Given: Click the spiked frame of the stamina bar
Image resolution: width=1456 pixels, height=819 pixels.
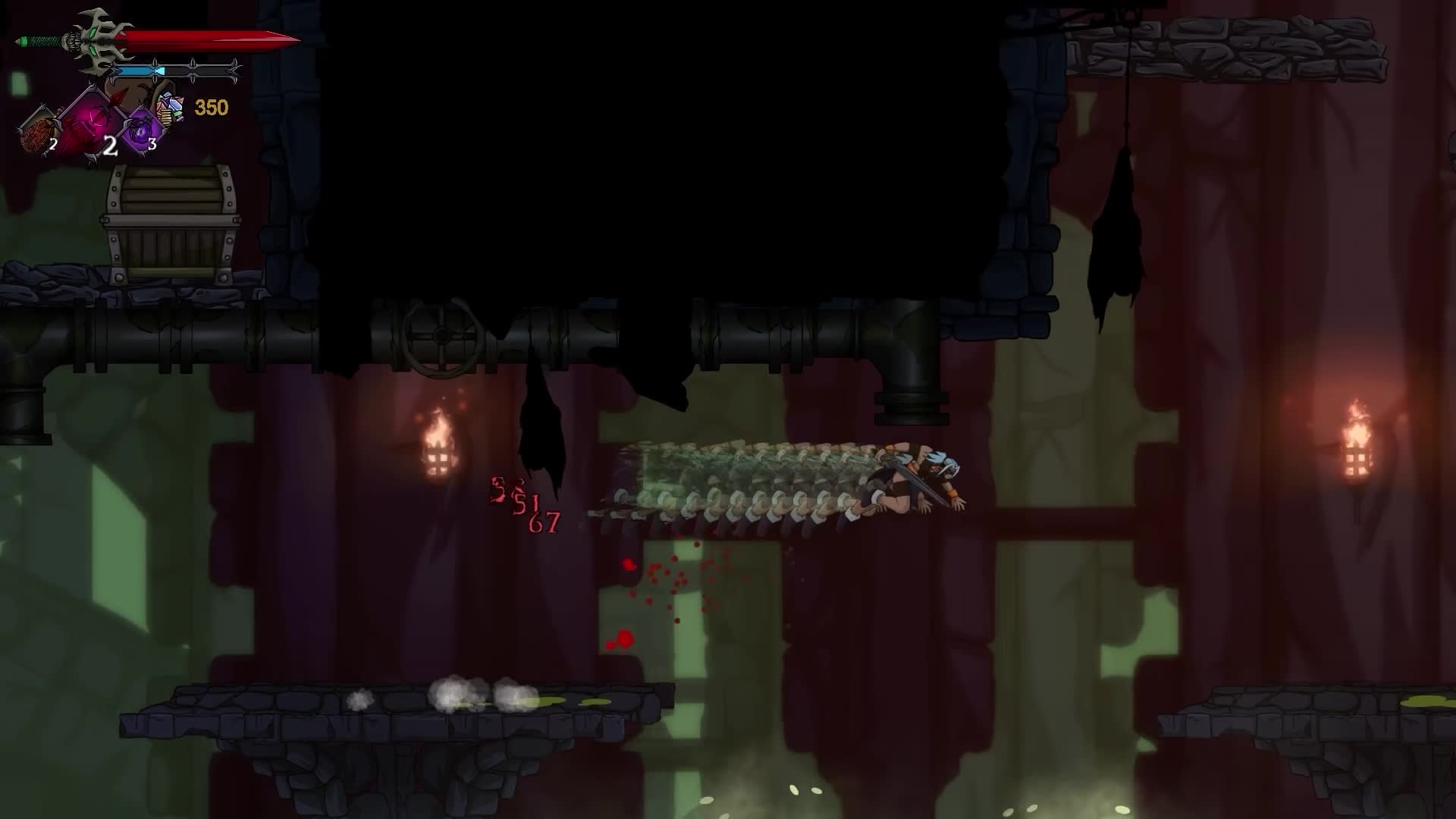Looking at the screenshot, I should [x=193, y=61].
